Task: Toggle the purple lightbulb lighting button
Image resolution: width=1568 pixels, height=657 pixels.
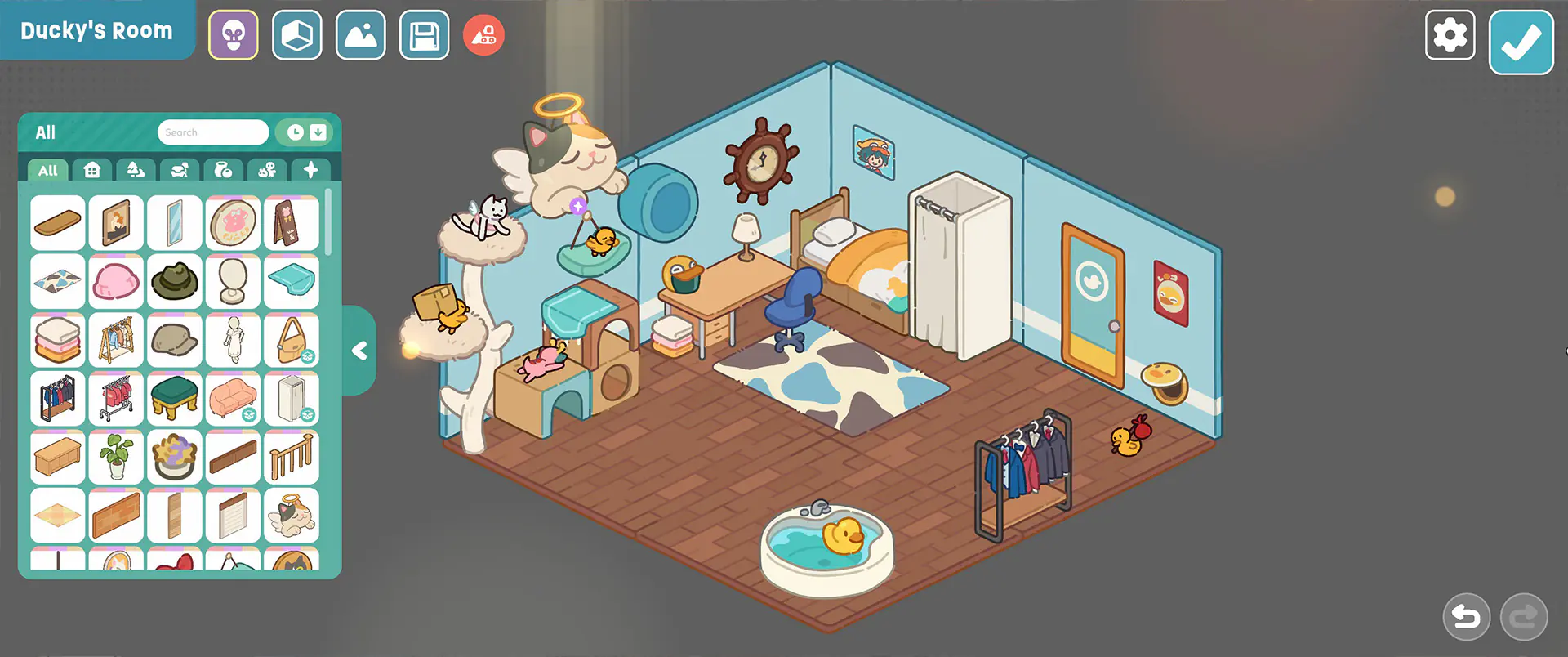Action: click(x=234, y=35)
